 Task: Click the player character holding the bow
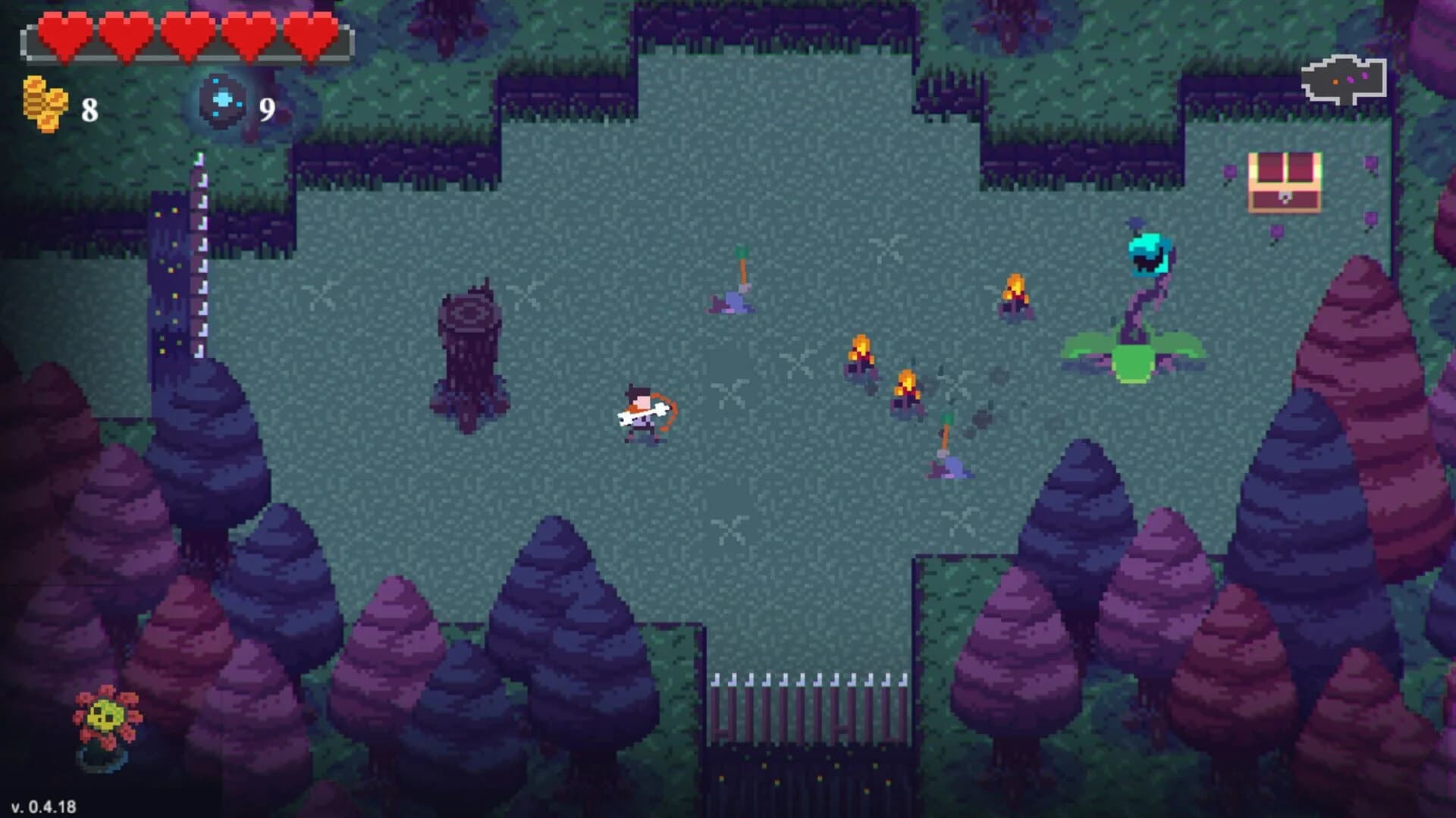643,415
